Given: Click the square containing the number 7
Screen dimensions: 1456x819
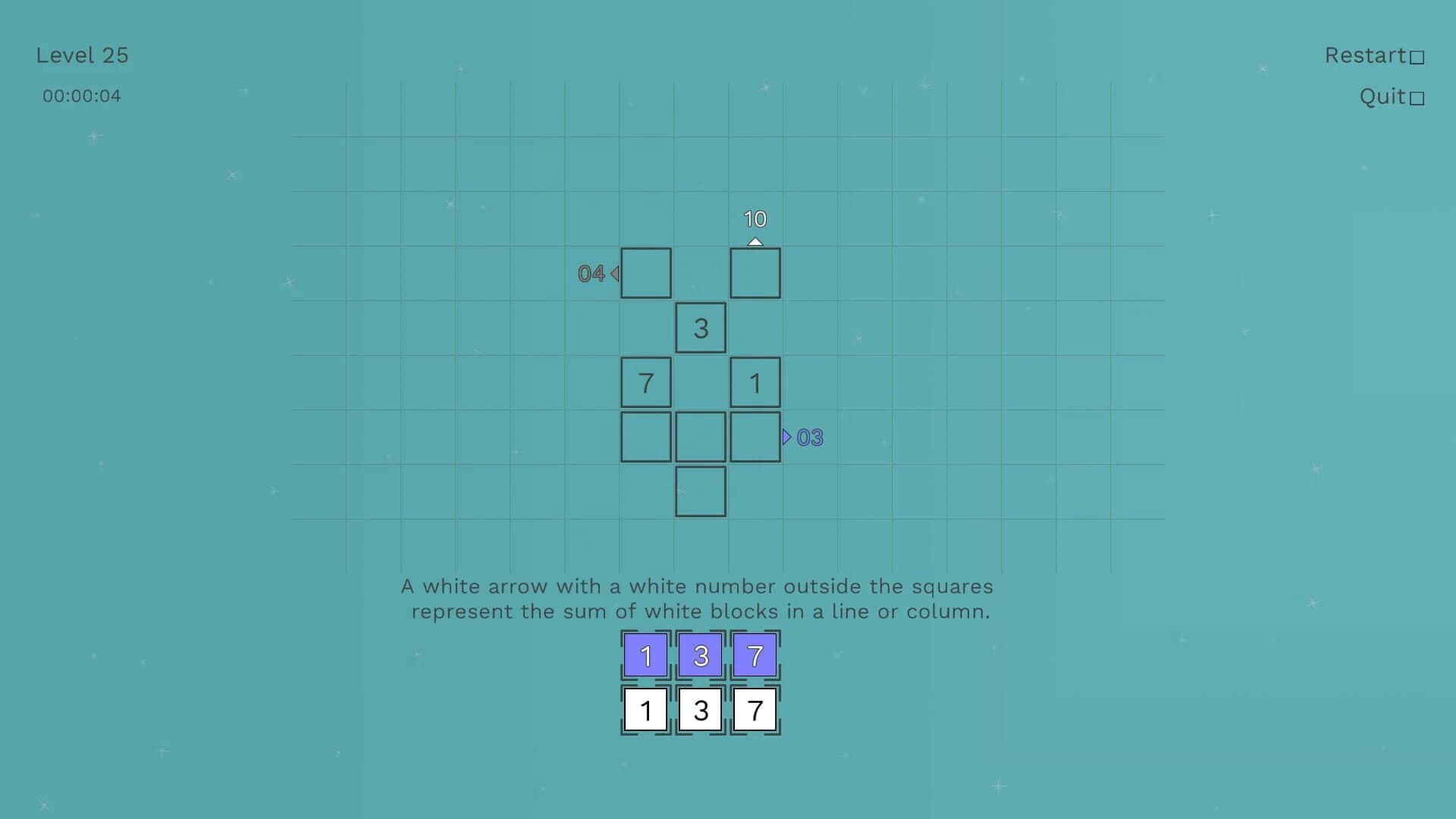Looking at the screenshot, I should pos(645,381).
